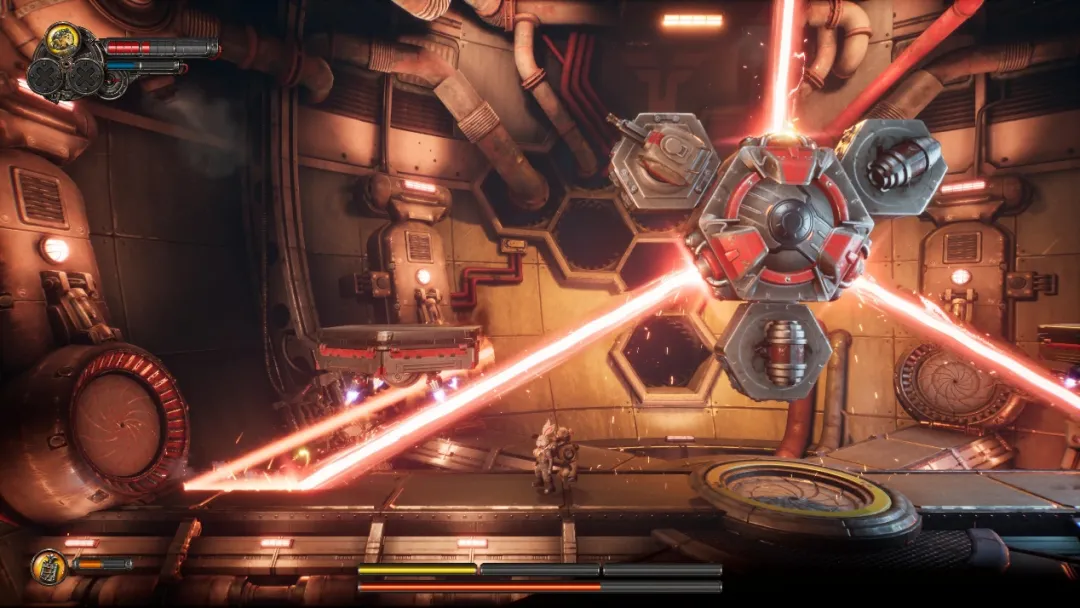Click the yellow character portrait icon
The width and height of the screenshot is (1080, 608).
(x=62, y=40)
